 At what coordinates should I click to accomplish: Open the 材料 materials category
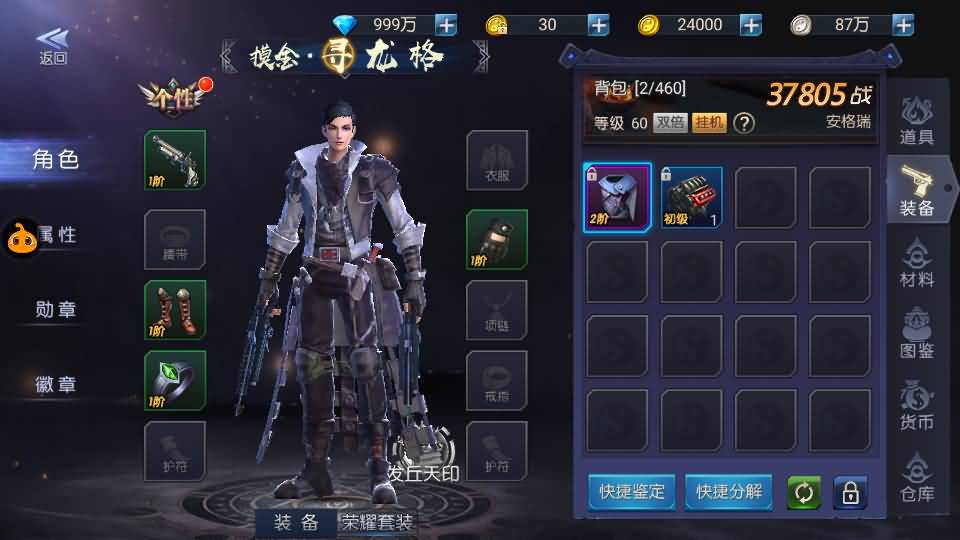click(916, 264)
